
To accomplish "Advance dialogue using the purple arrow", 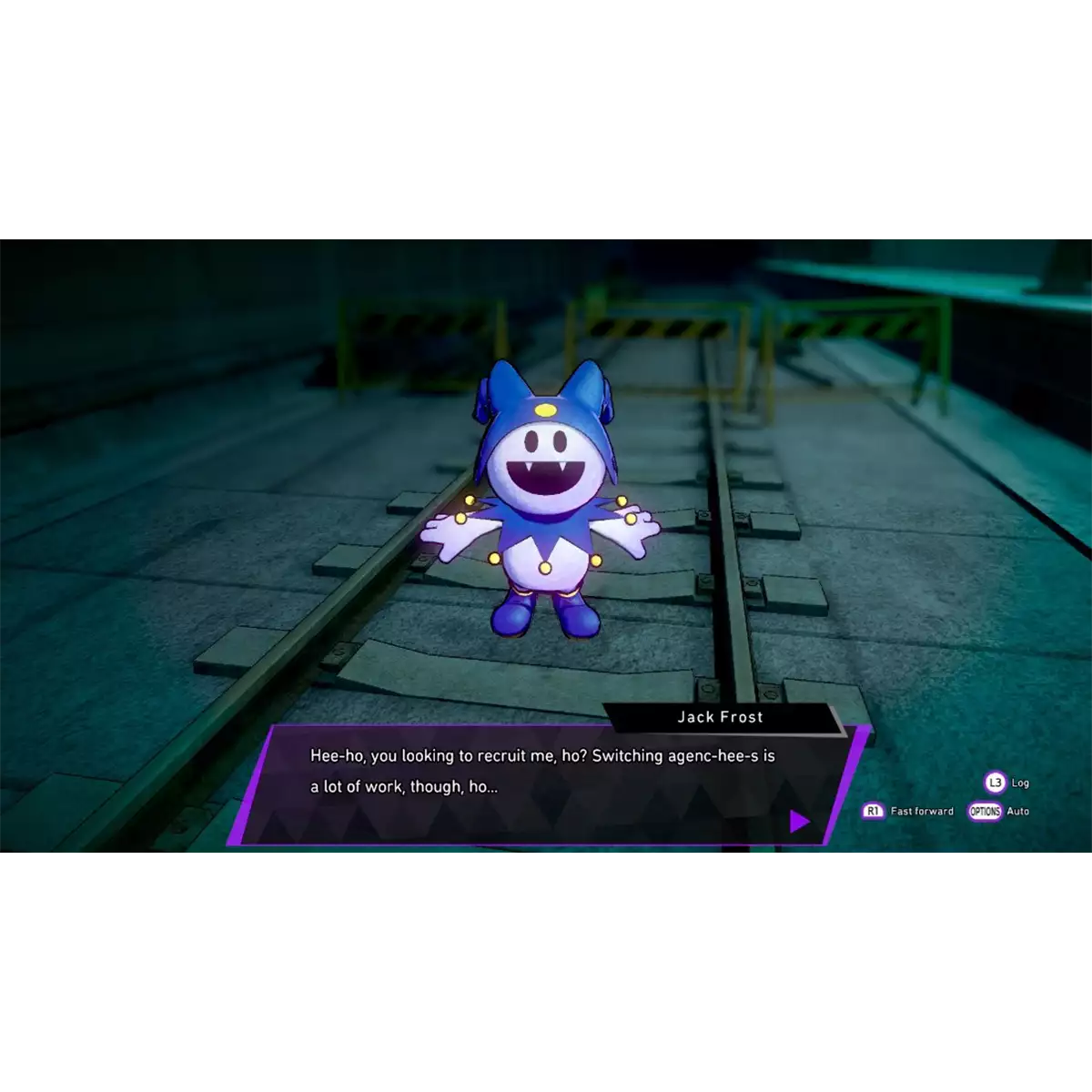I will coord(799,822).
